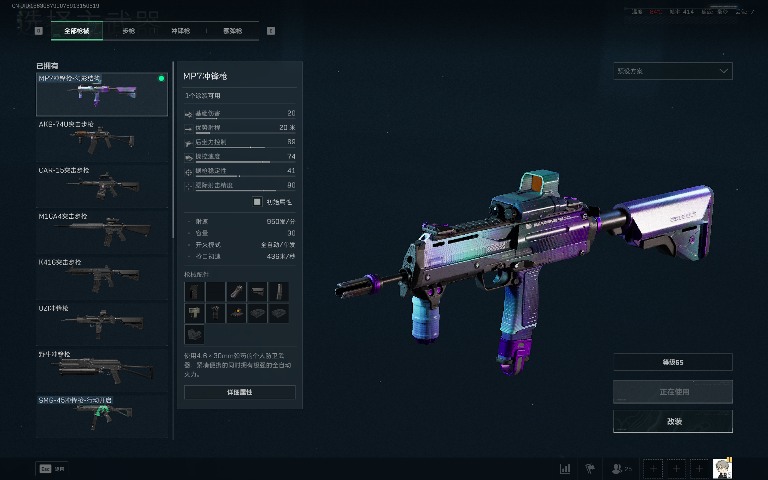The width and height of the screenshot is (768, 480).
Task: Select the All Weapons tab
Action: click(x=77, y=31)
